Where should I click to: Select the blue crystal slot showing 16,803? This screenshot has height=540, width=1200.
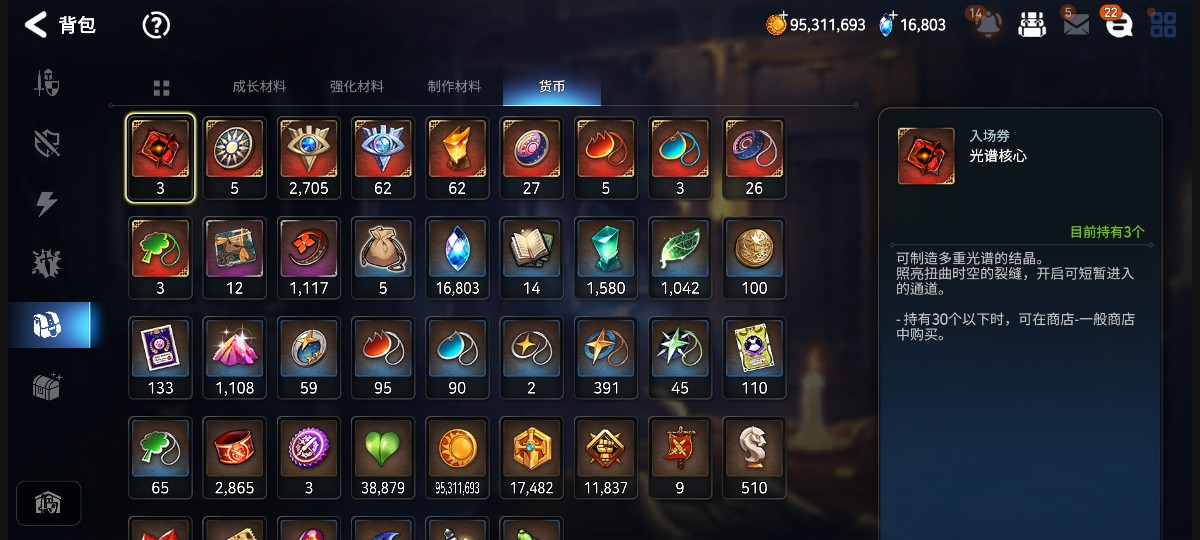(458, 258)
